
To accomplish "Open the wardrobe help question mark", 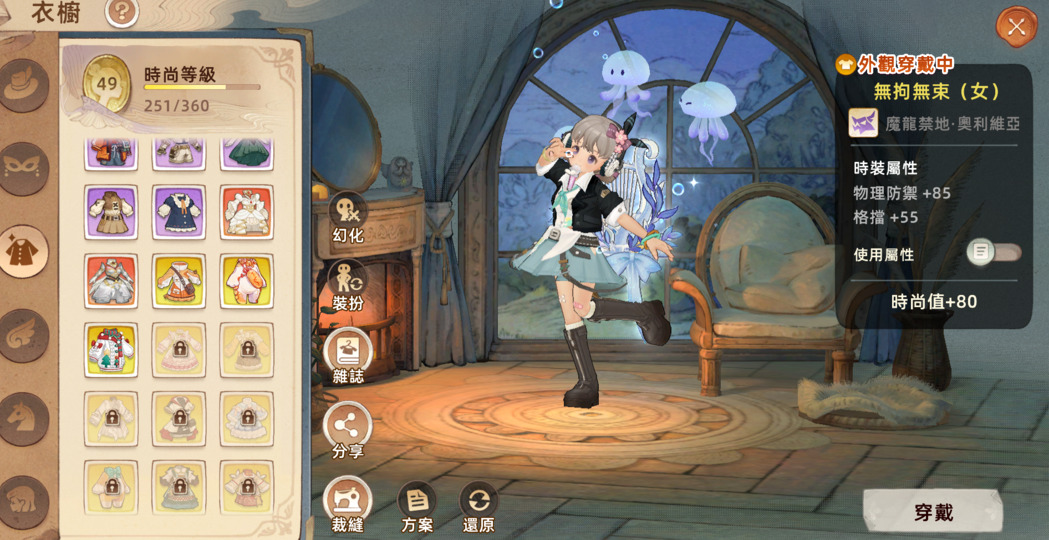I will [122, 13].
